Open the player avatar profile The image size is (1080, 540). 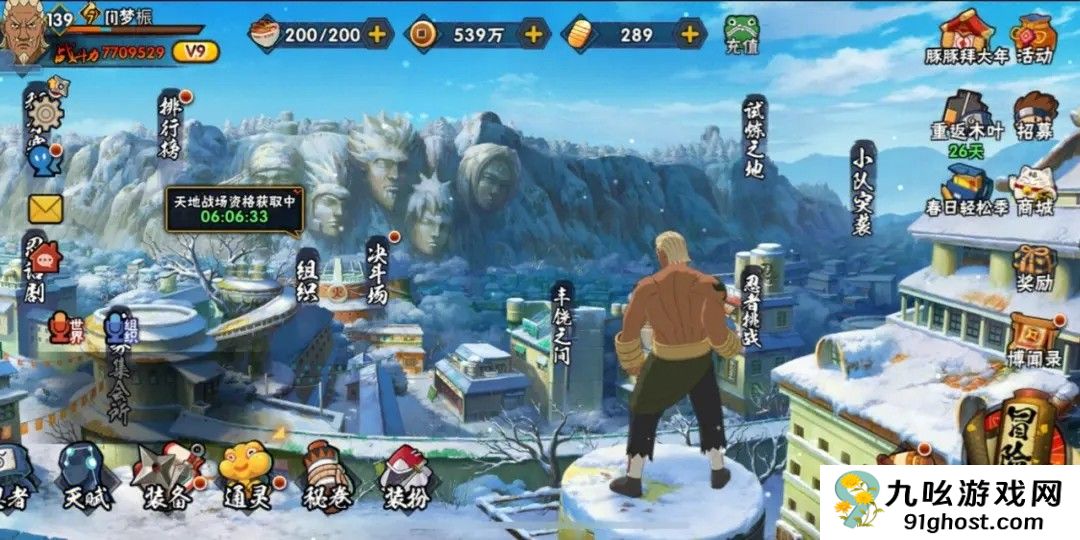28,34
